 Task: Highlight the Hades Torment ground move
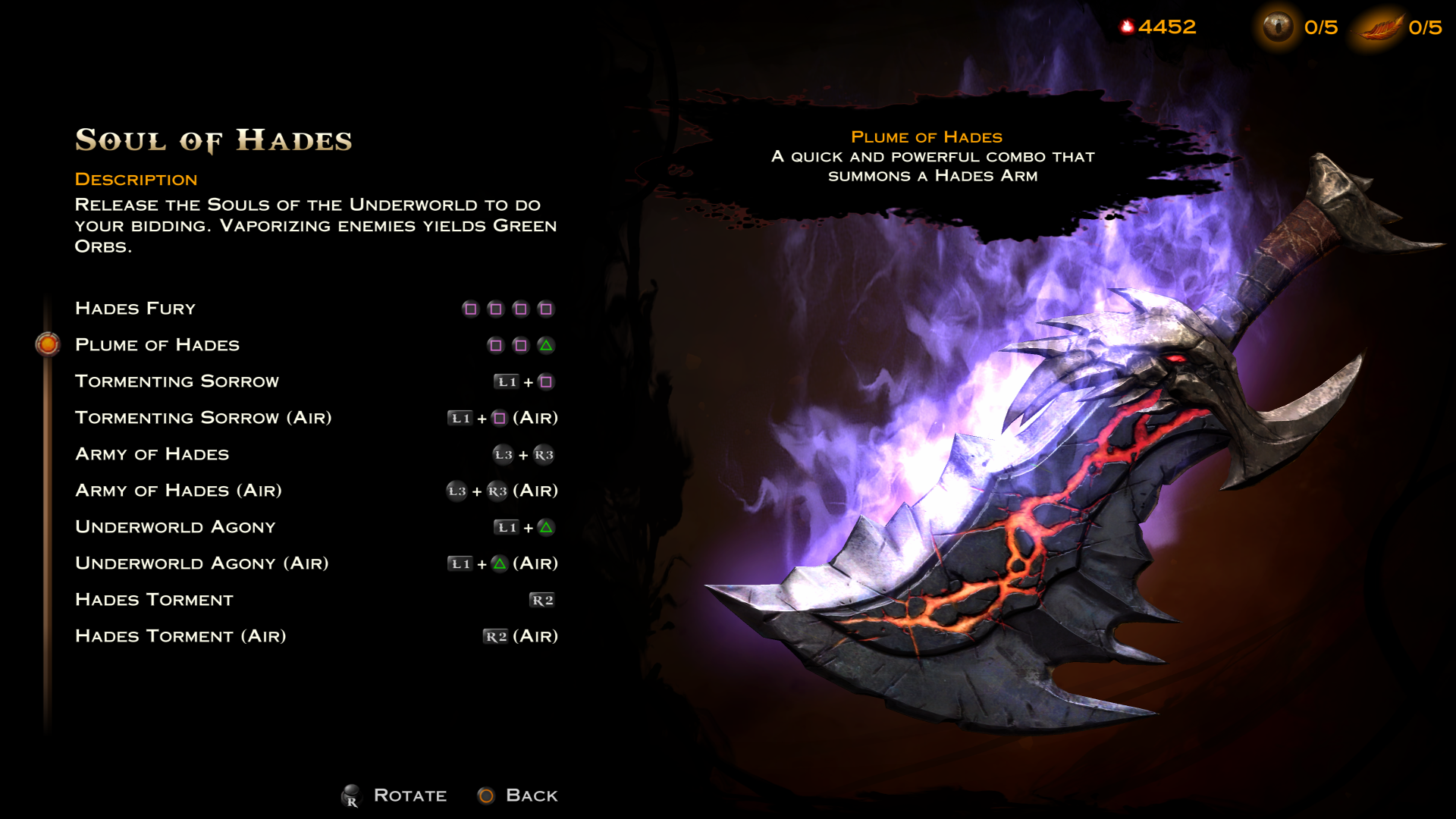(154, 600)
